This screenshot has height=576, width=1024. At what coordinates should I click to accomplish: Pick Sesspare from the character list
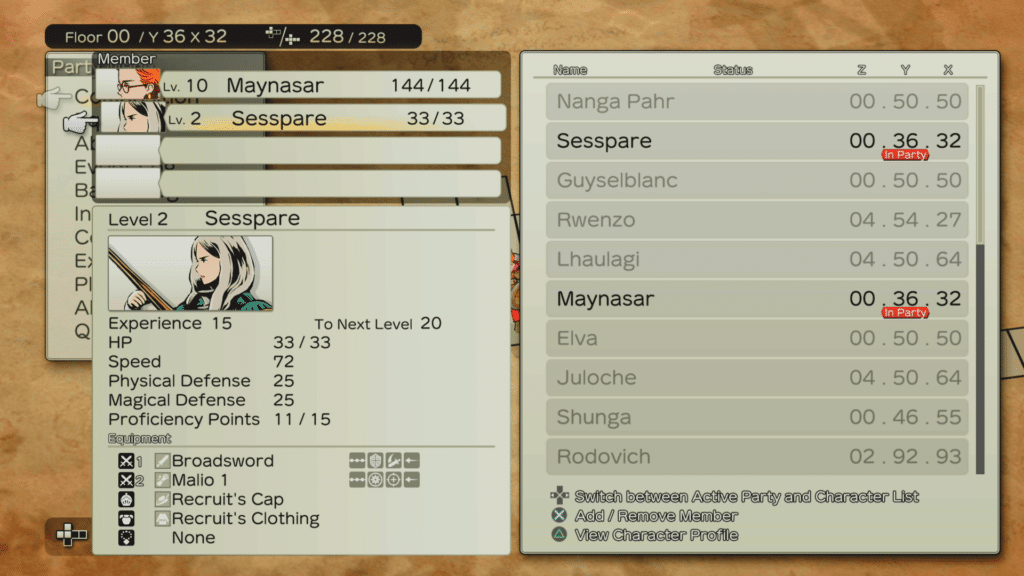tap(758, 141)
